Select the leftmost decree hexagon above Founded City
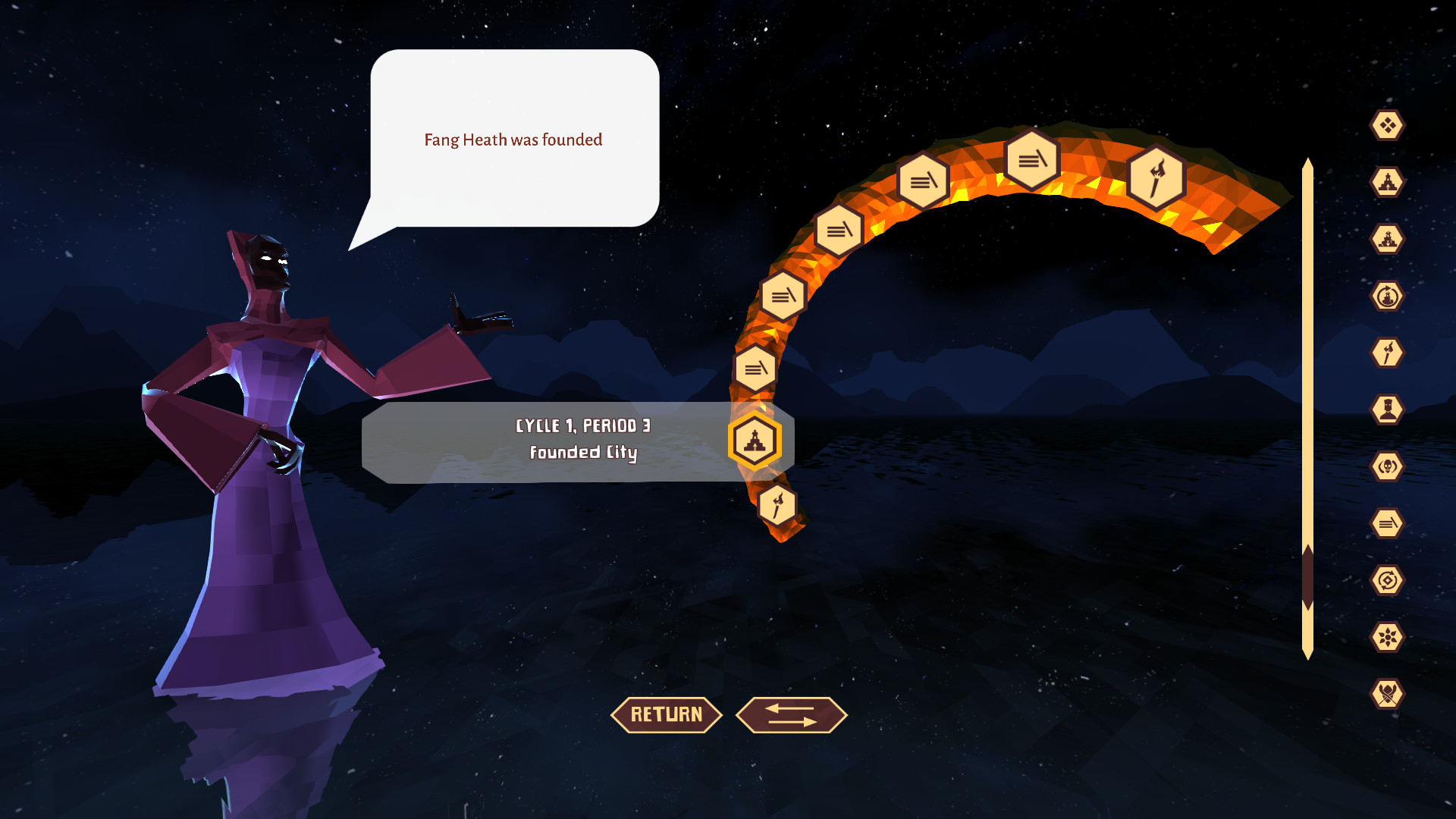The height and width of the screenshot is (819, 1456). click(x=755, y=369)
